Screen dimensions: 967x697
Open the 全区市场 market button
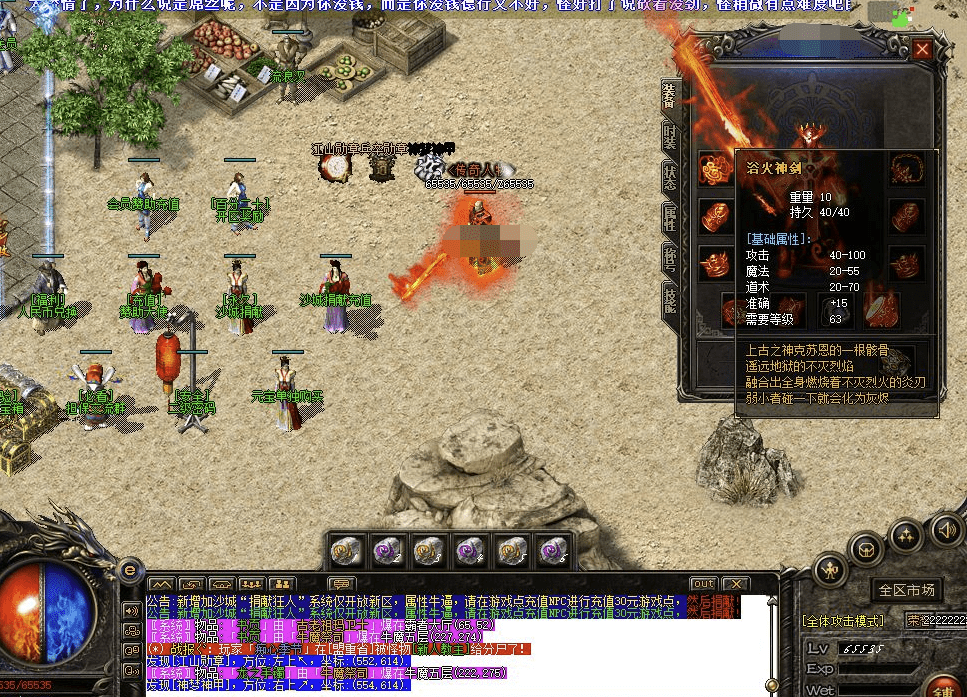pyautogui.click(x=905, y=590)
